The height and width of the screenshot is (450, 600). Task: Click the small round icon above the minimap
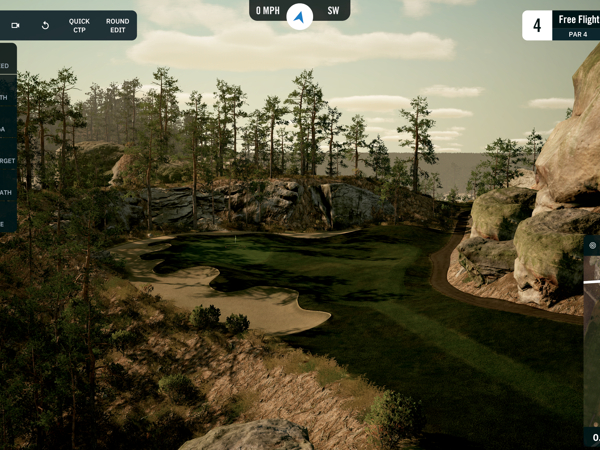tap(593, 245)
